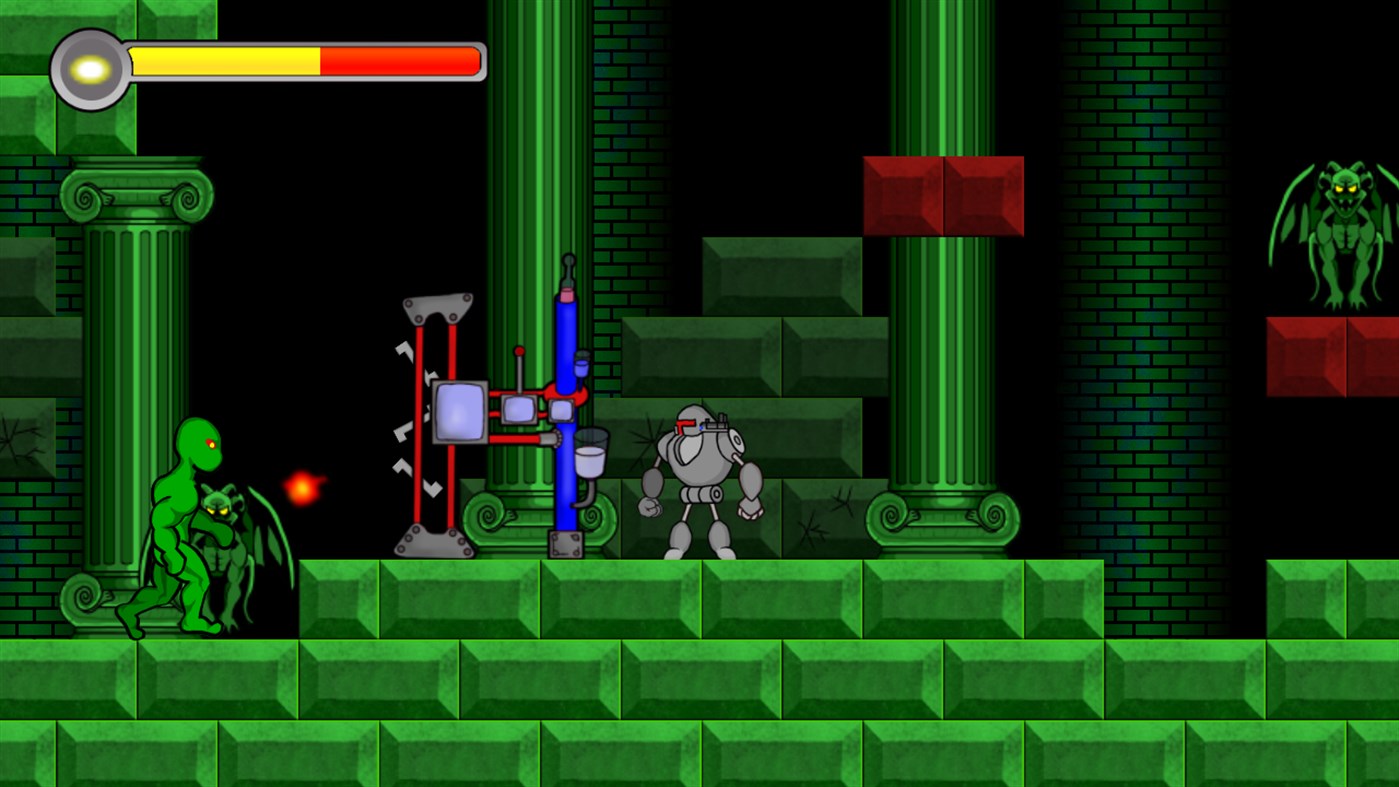This screenshot has width=1399, height=787.
Task: Click the glowing fireball projectile
Action: point(303,488)
